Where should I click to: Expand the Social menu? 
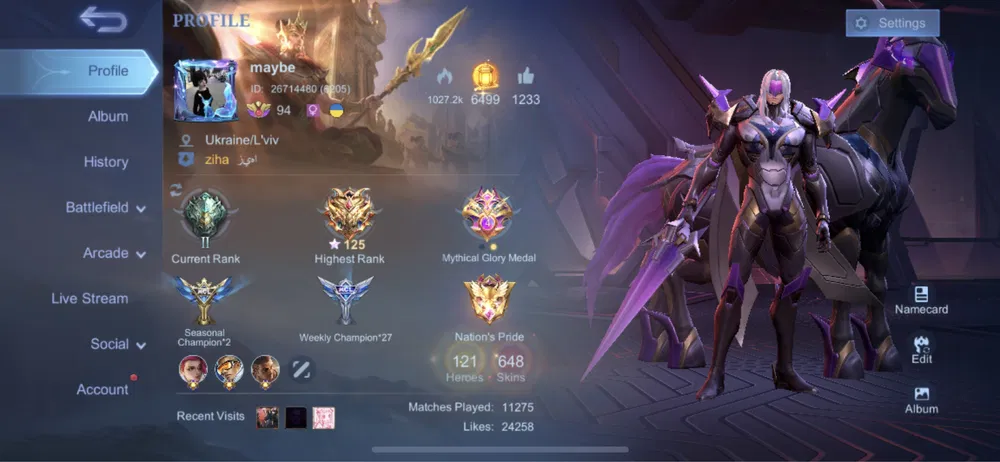(117, 344)
